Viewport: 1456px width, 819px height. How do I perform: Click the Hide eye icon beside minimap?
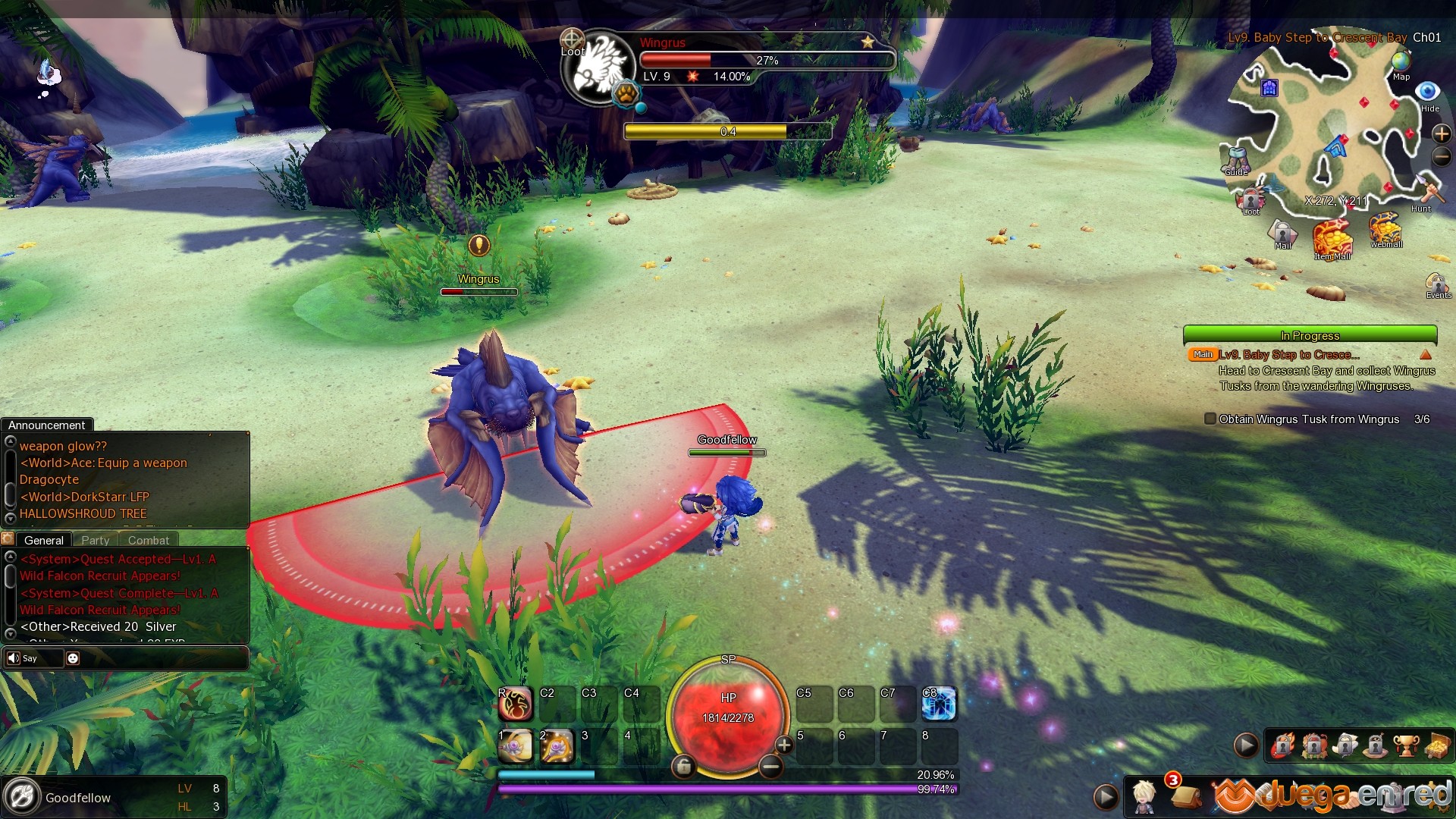(1428, 93)
